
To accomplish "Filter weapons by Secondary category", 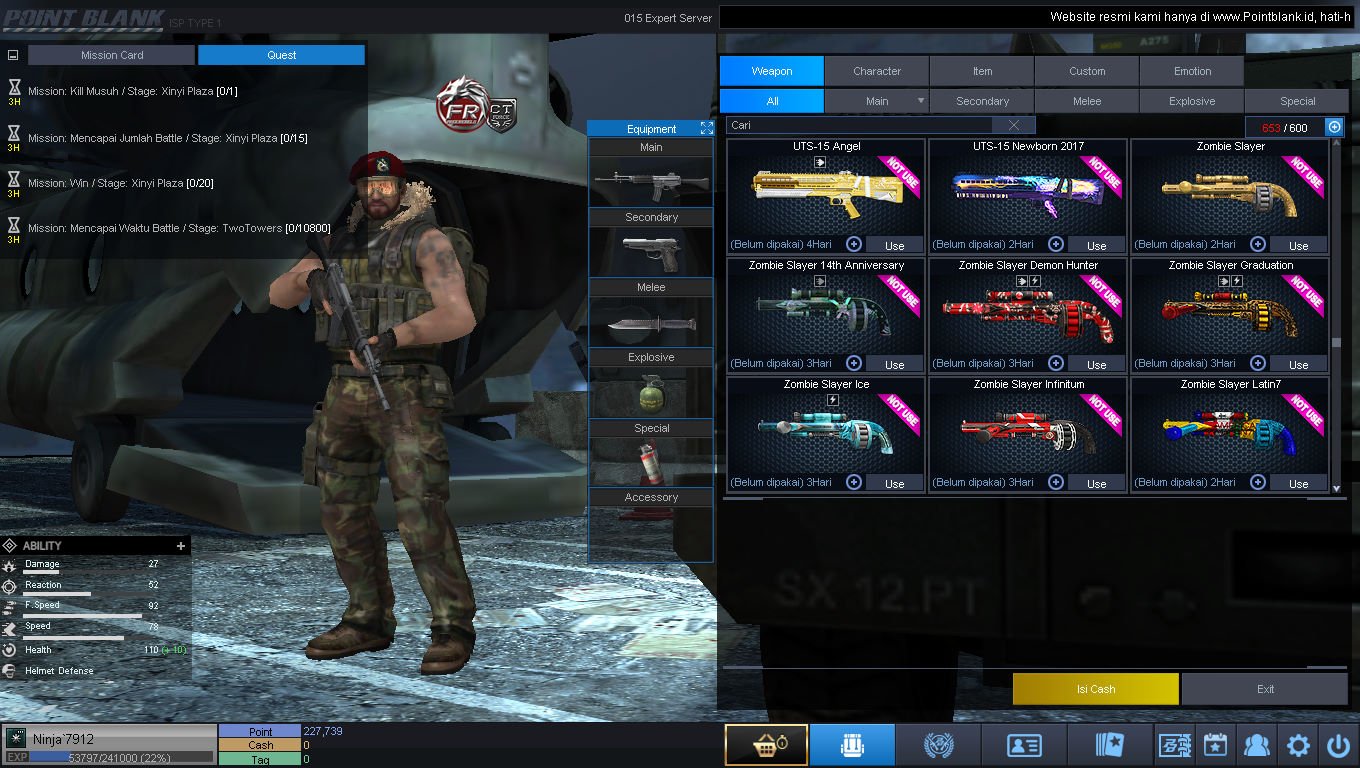I will click(x=982, y=101).
